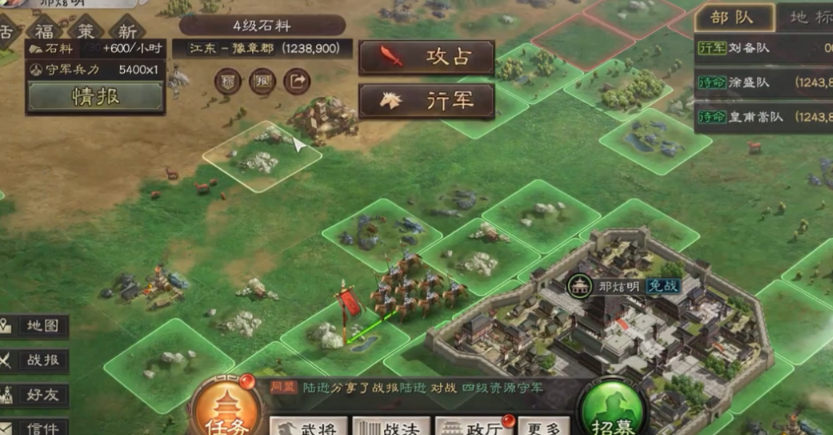This screenshot has width=833, height=435.
Task: Expand the 更多 more options
Action: 544,426
